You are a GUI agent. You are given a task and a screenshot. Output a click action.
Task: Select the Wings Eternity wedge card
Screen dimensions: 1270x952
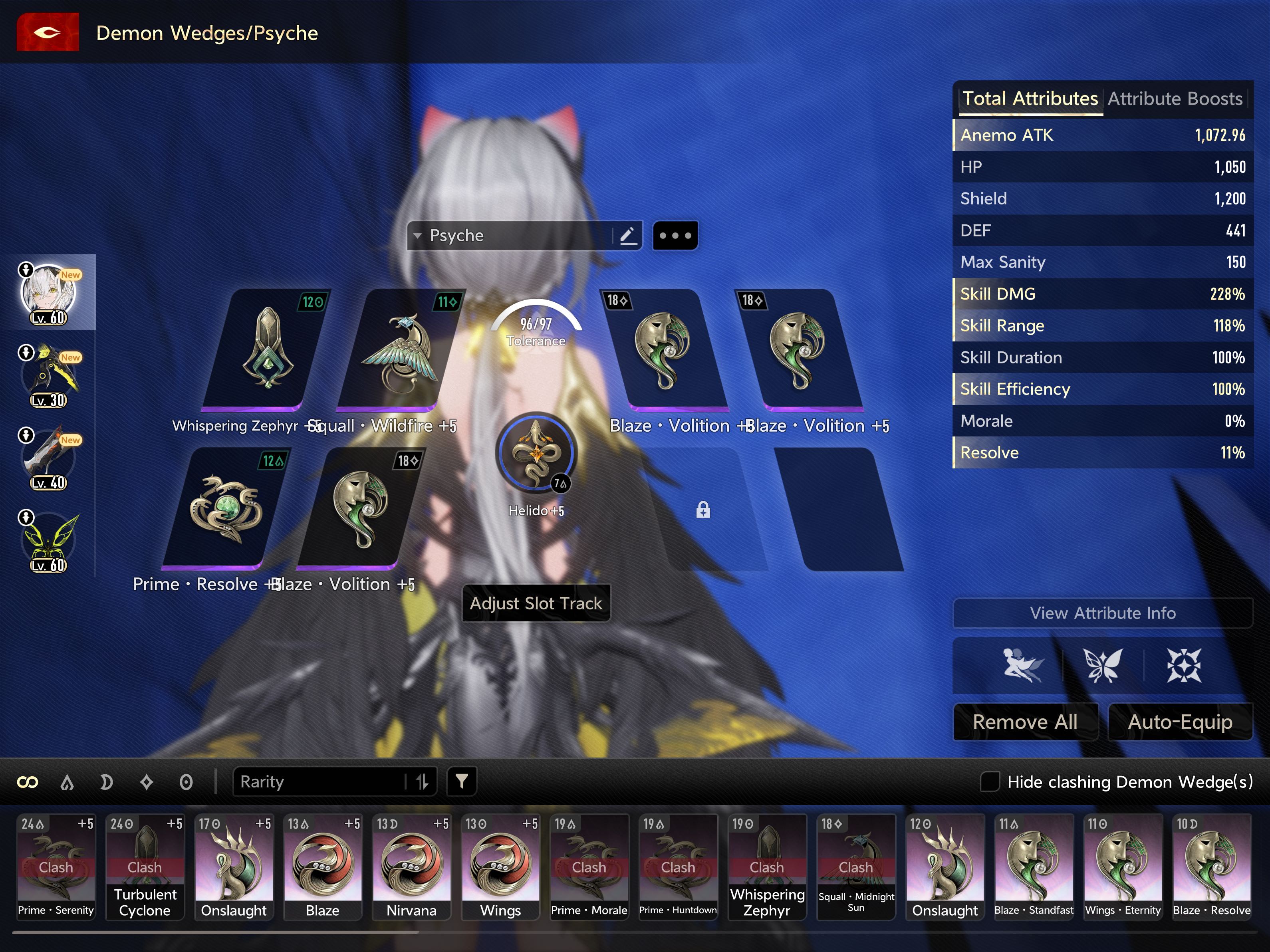tap(1123, 866)
